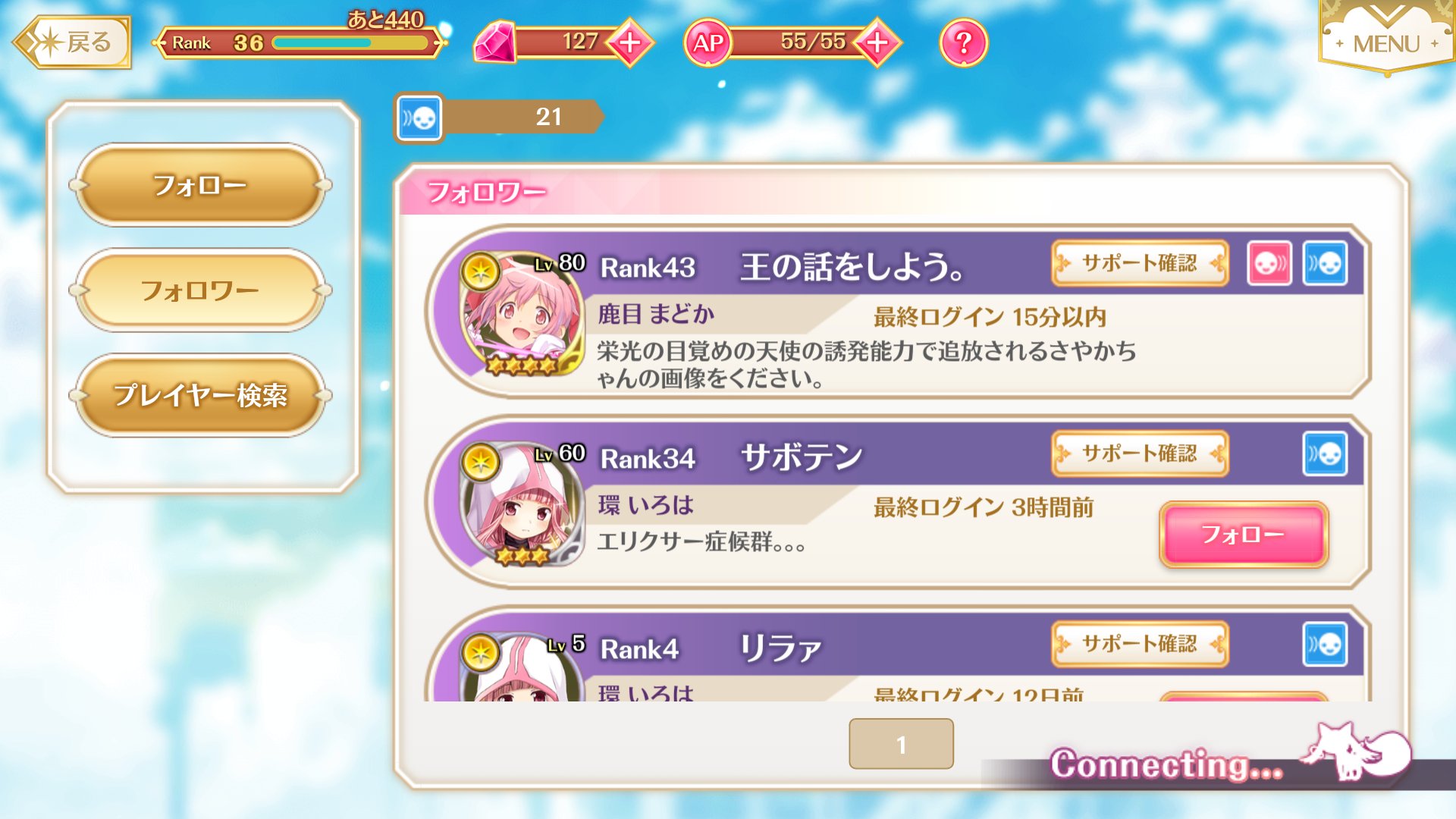Tap the blue Kyubey icon beside サポート確認 for Rank43
Image resolution: width=1456 pixels, height=819 pixels.
tap(1326, 263)
